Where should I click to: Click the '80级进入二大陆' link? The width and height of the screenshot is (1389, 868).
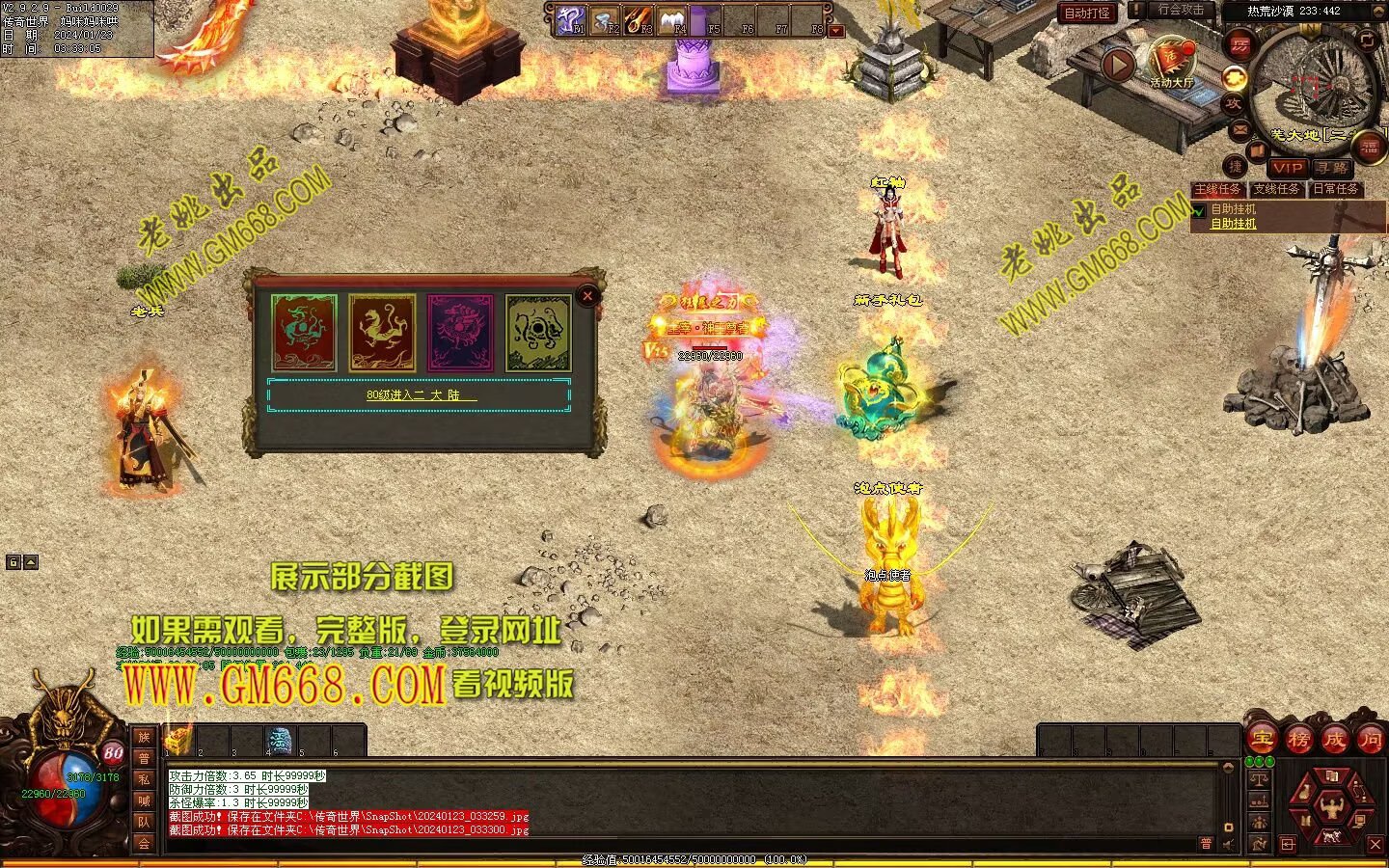coord(421,394)
